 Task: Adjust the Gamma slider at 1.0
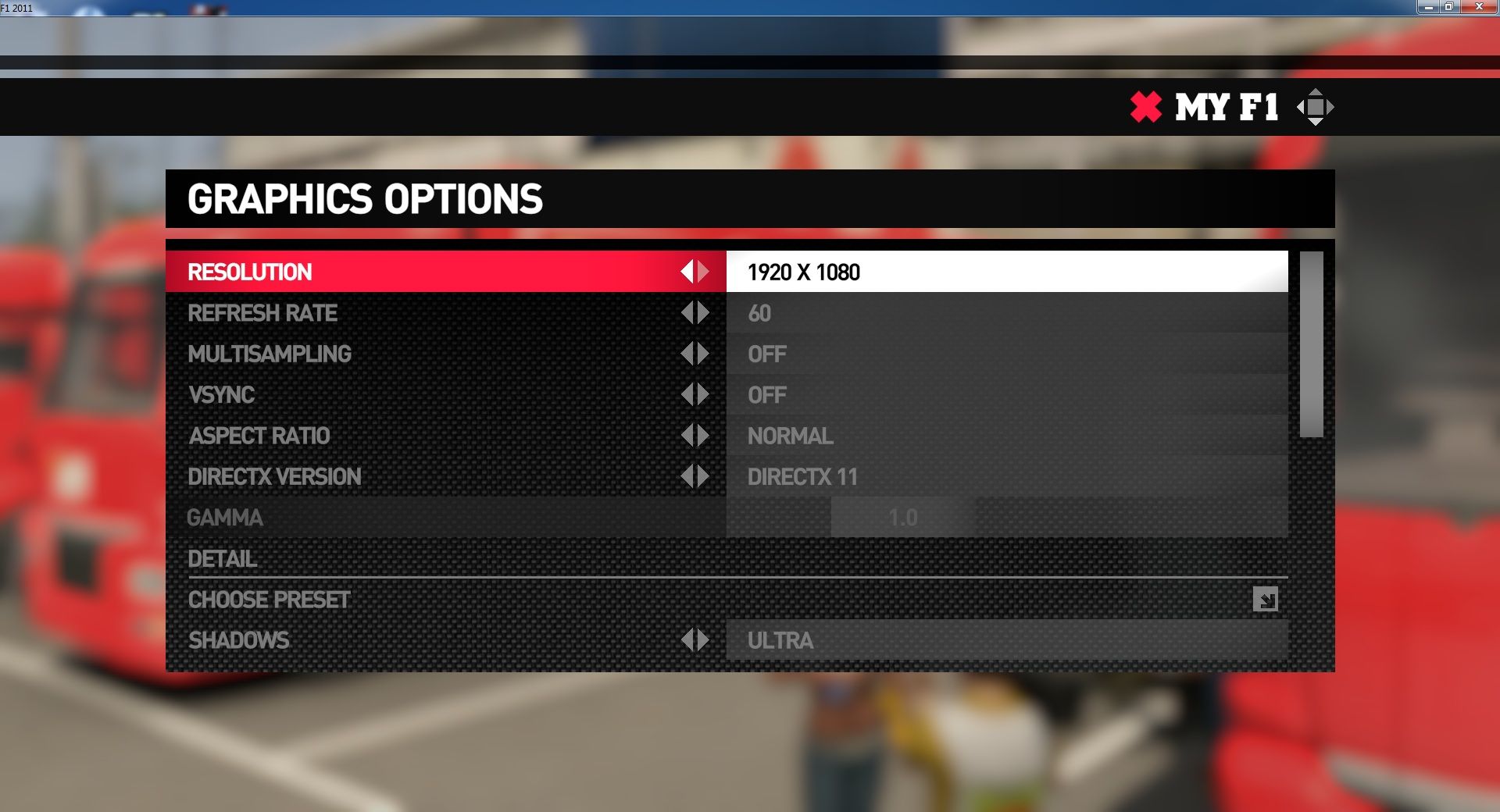tap(903, 517)
